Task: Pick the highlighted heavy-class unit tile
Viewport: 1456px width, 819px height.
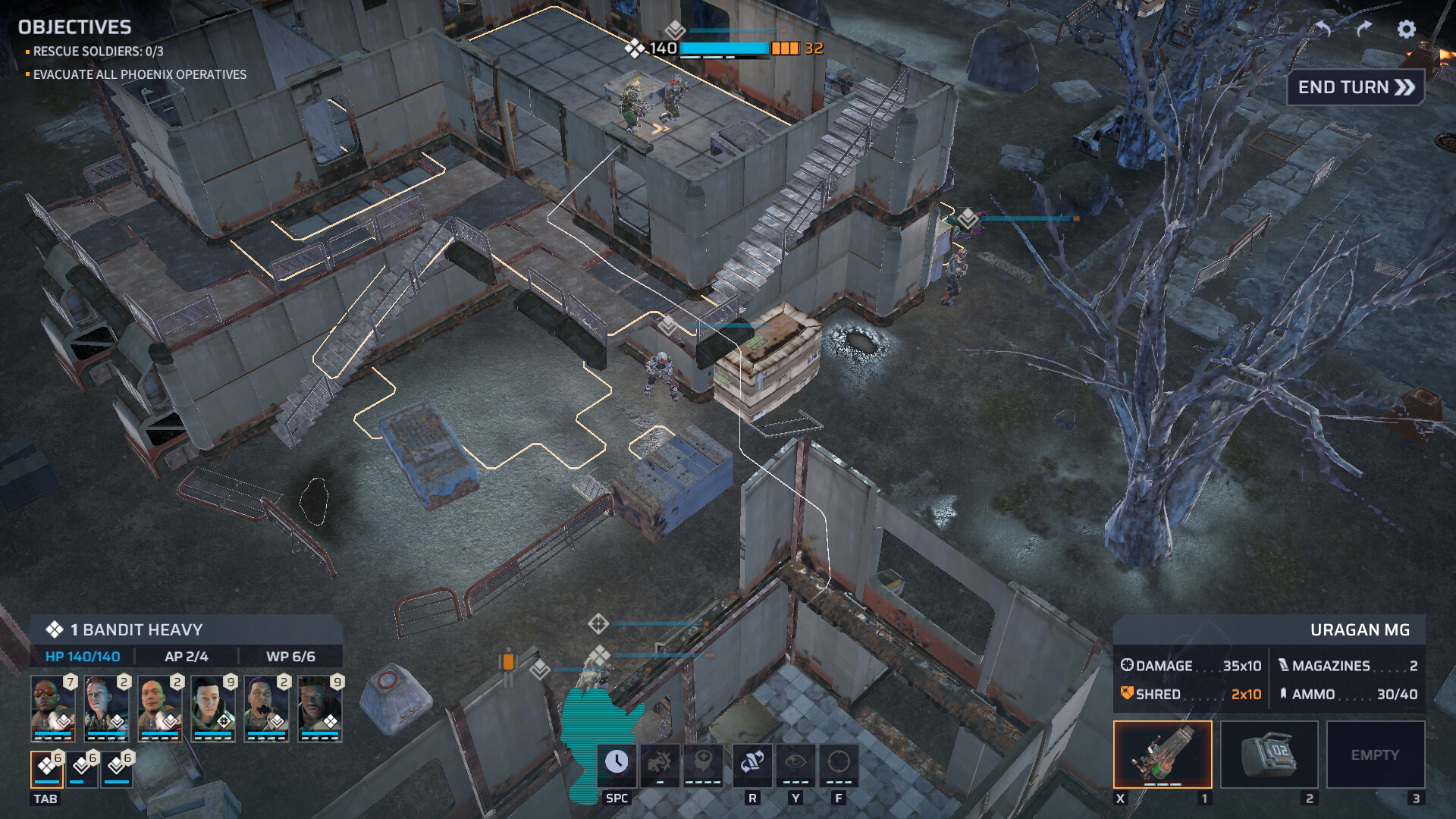Action: tap(47, 769)
